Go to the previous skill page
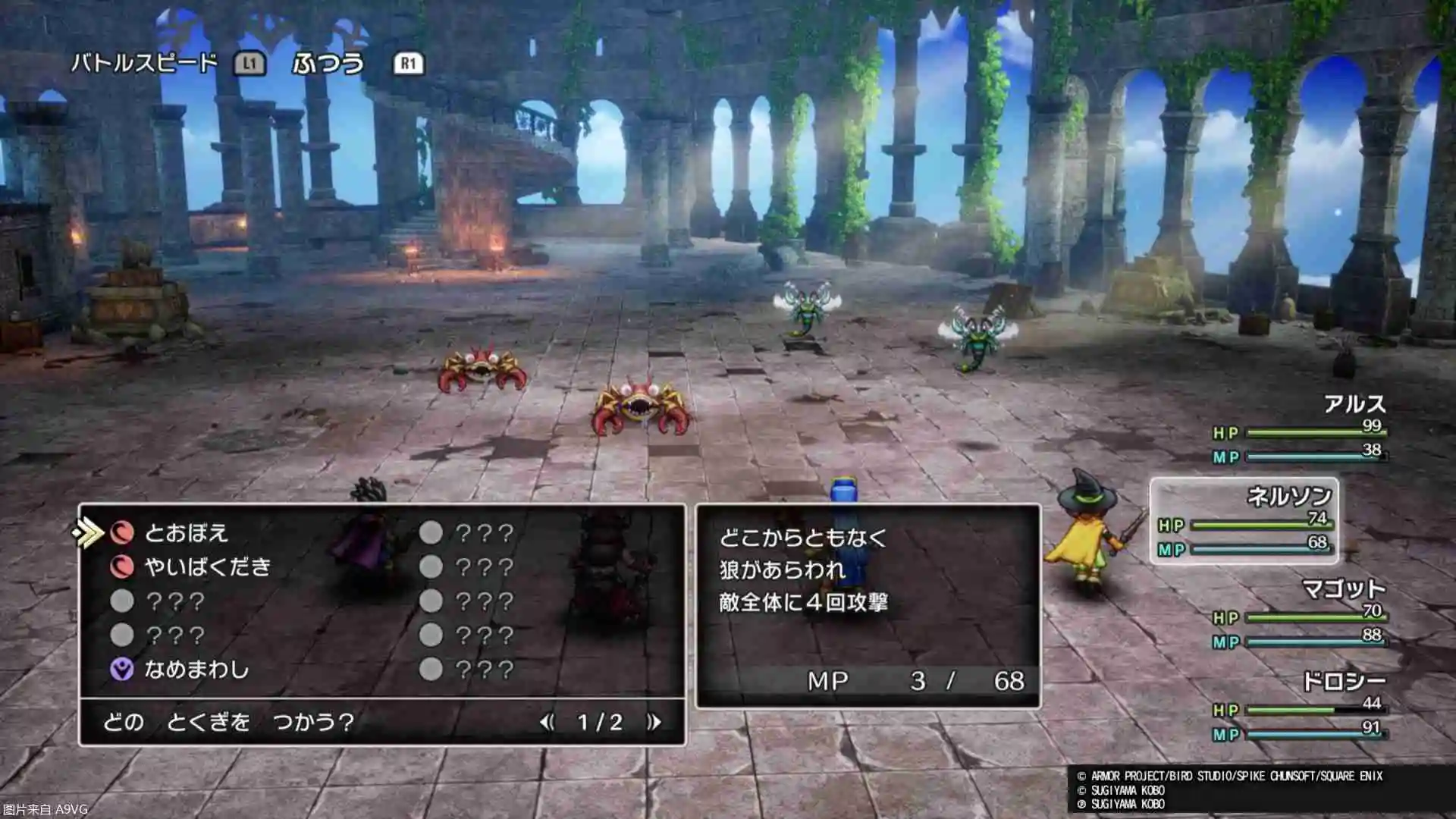The image size is (1456, 819). (547, 722)
